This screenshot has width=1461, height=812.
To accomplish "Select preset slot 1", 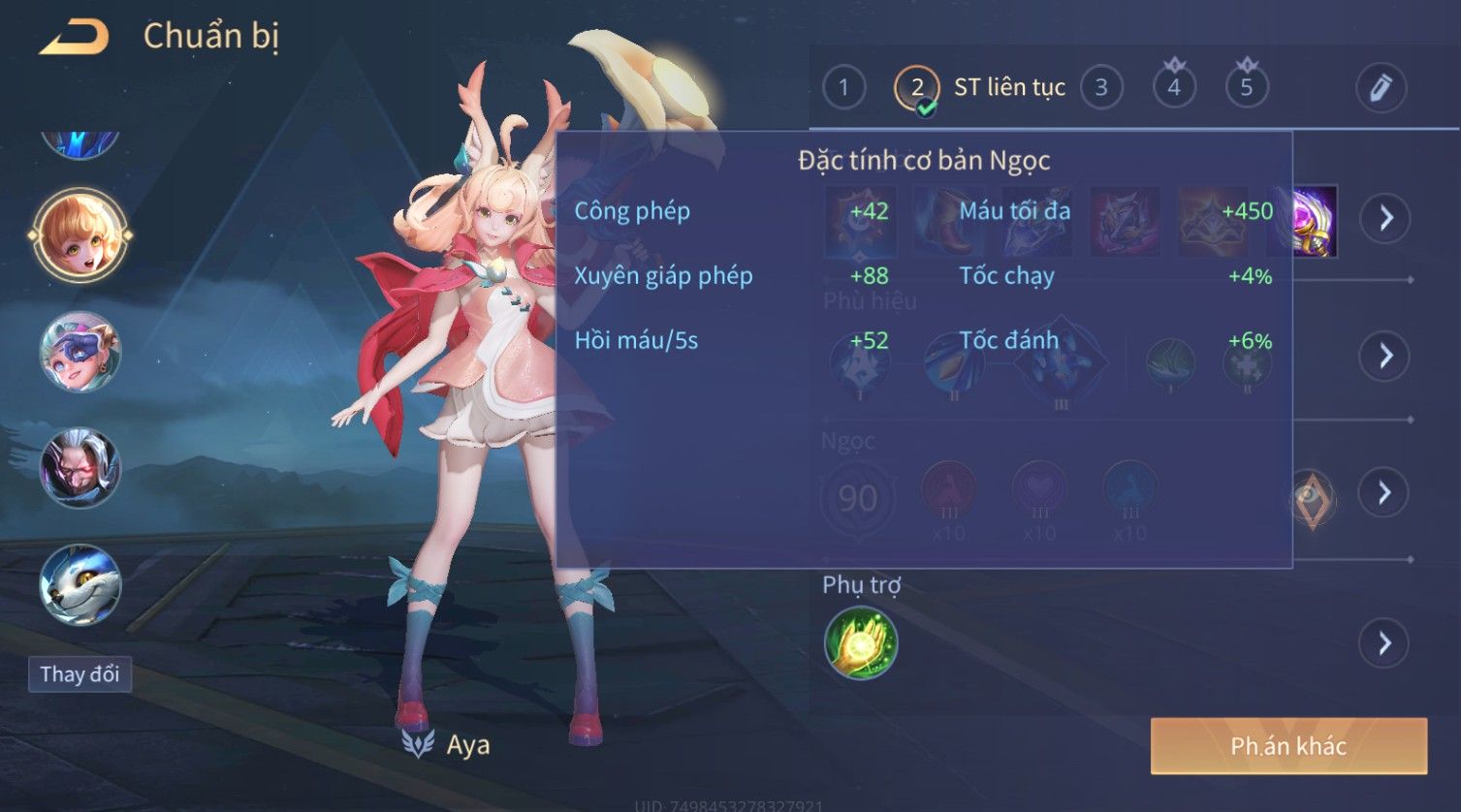I will pyautogui.click(x=843, y=88).
